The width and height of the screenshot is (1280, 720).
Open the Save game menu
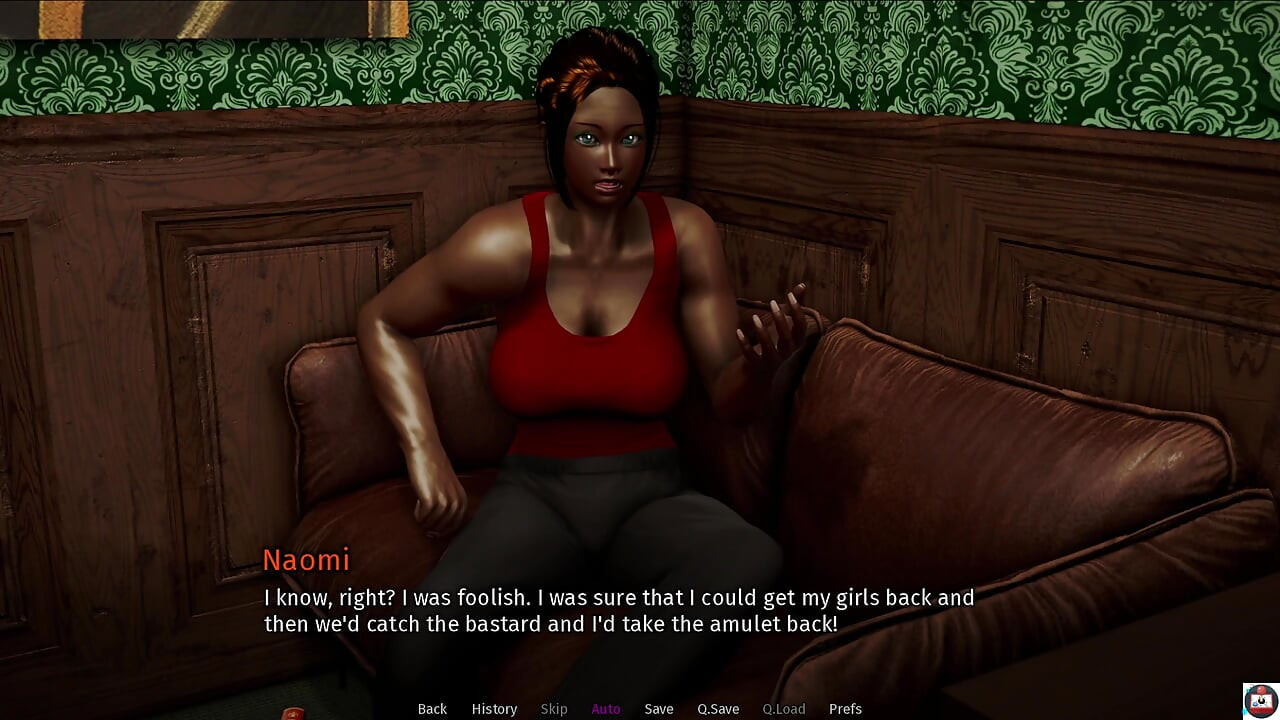point(659,709)
